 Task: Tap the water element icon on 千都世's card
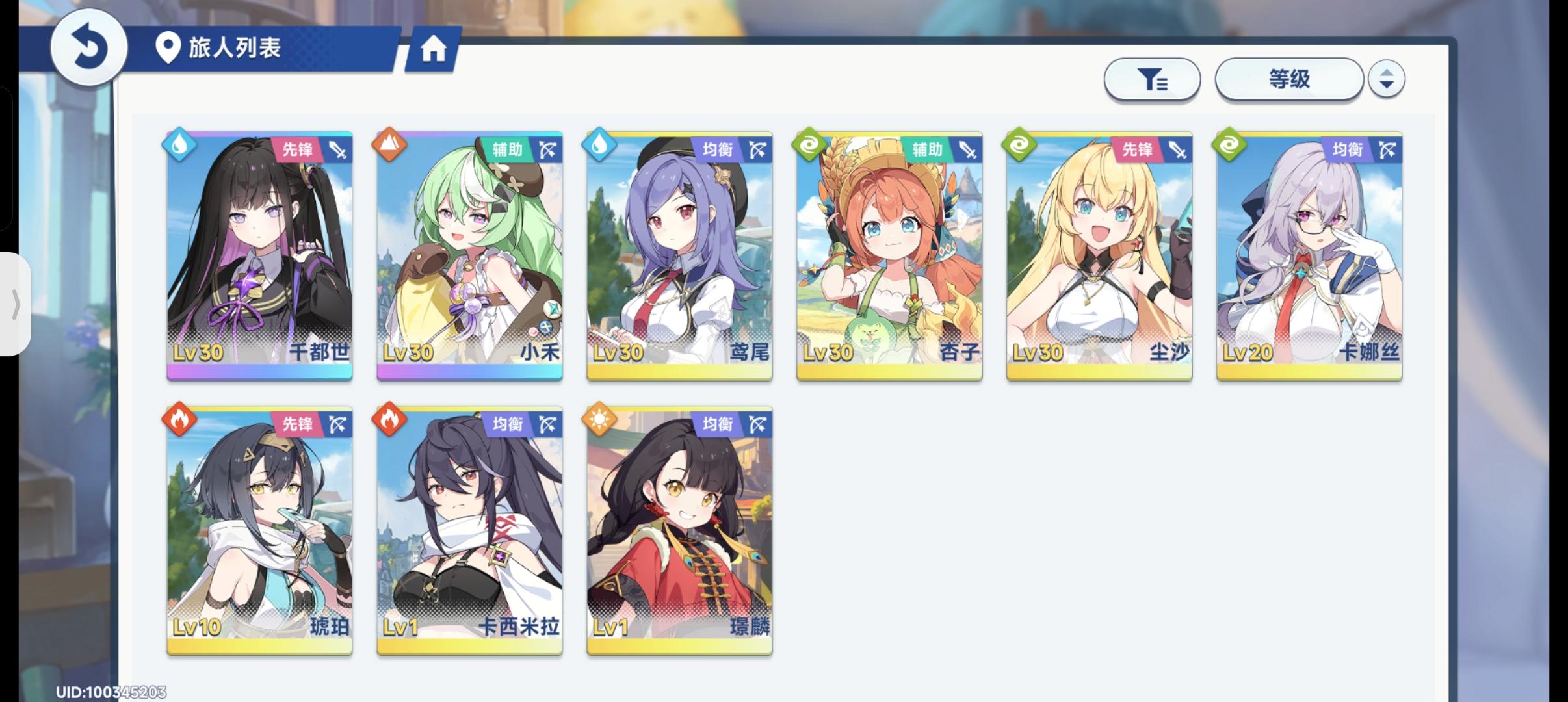coord(181,146)
